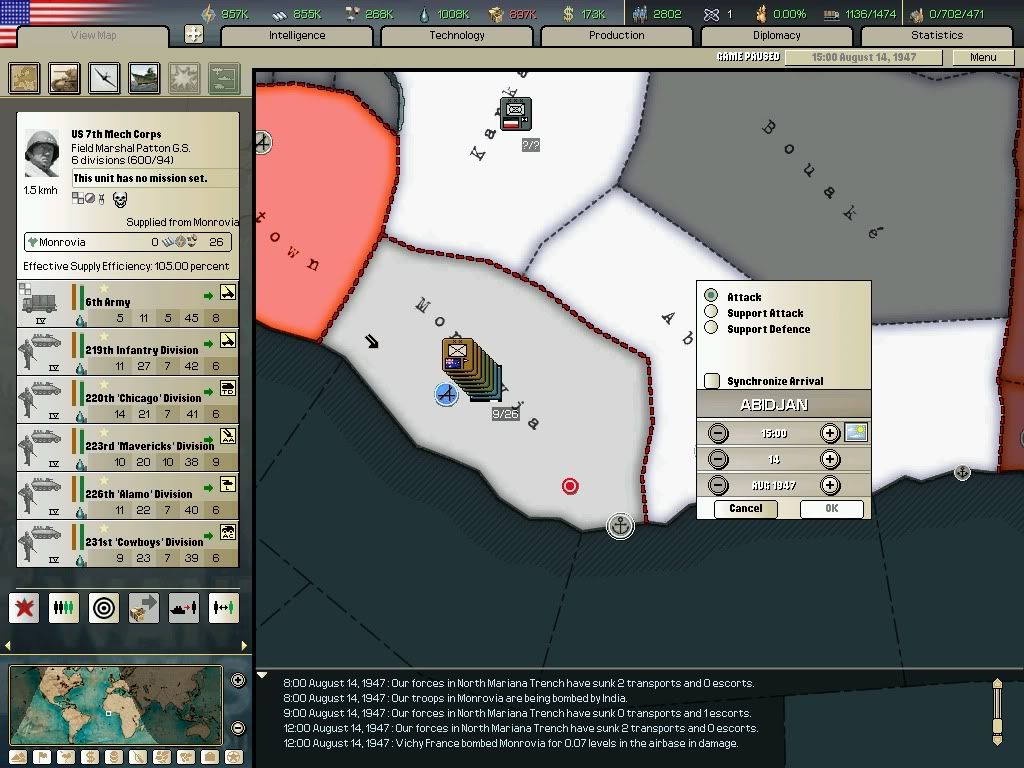Switch to the Technology tab
The width and height of the screenshot is (1024, 768).
coord(457,36)
